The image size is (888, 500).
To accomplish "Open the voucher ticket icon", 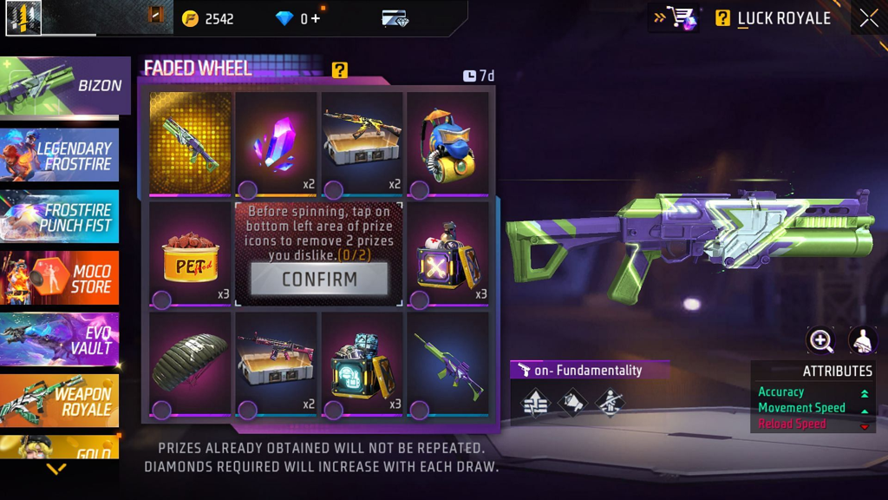I will pos(395,18).
